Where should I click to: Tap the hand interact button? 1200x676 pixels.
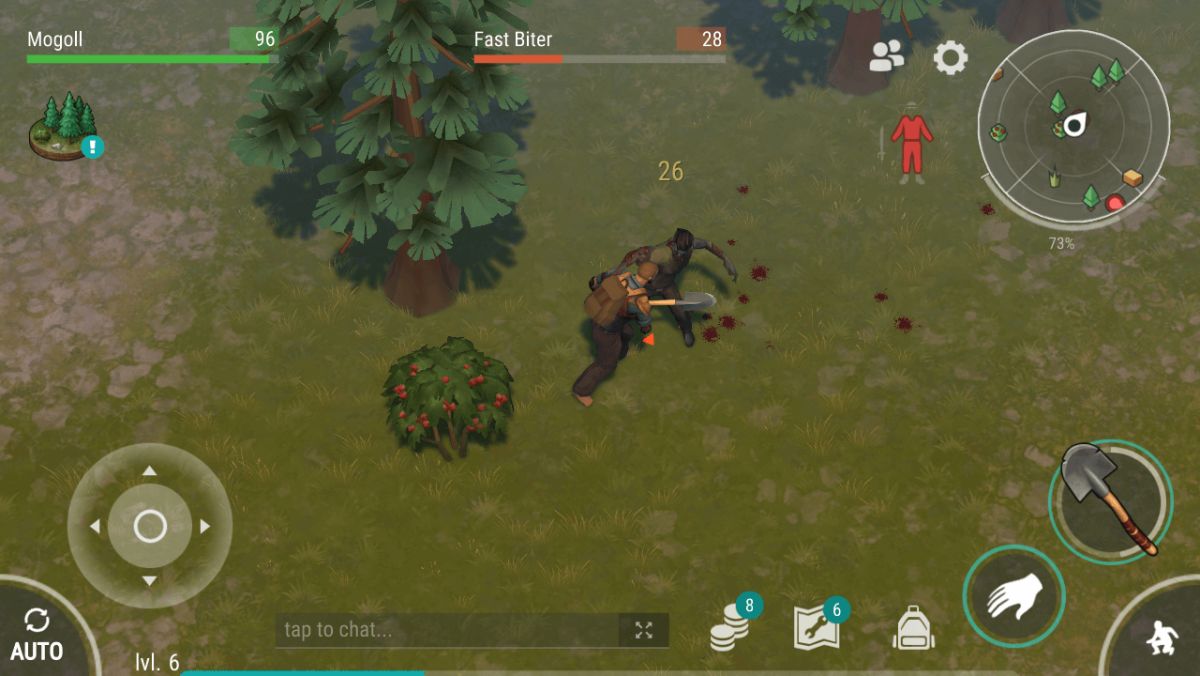[x=1013, y=596]
